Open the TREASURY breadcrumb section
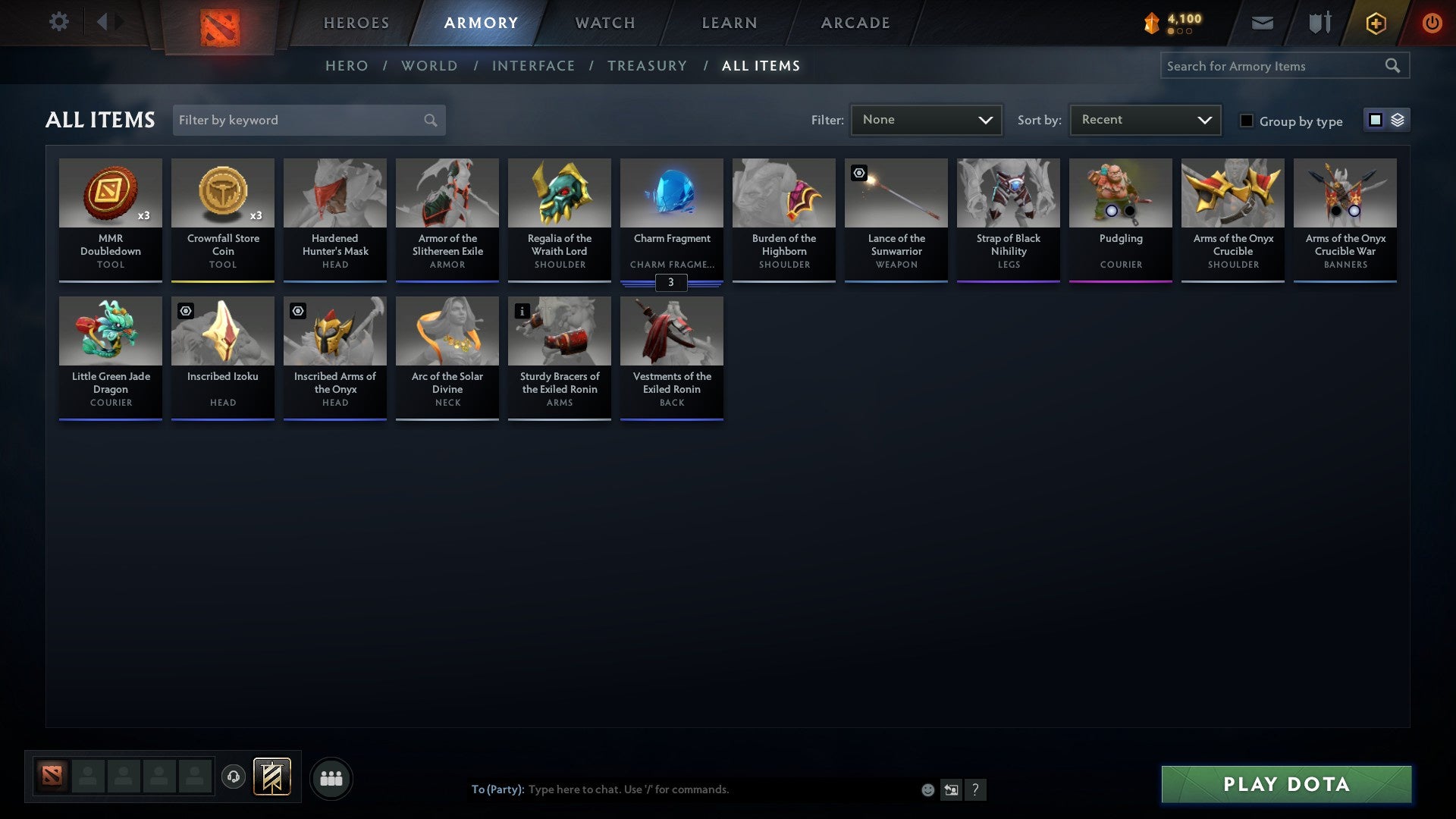This screenshot has width=1456, height=819. (648, 66)
